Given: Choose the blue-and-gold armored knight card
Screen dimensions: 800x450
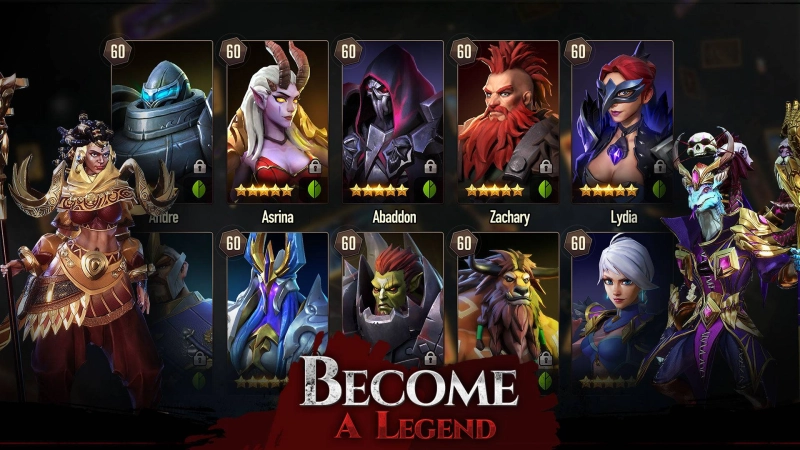Looking at the screenshot, I should tap(277, 300).
